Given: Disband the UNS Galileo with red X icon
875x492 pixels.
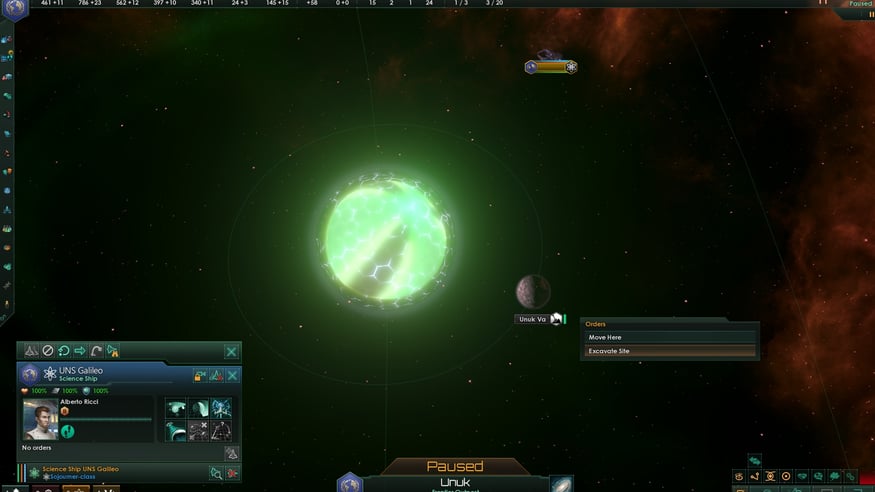Looking at the screenshot, I should (x=232, y=472).
